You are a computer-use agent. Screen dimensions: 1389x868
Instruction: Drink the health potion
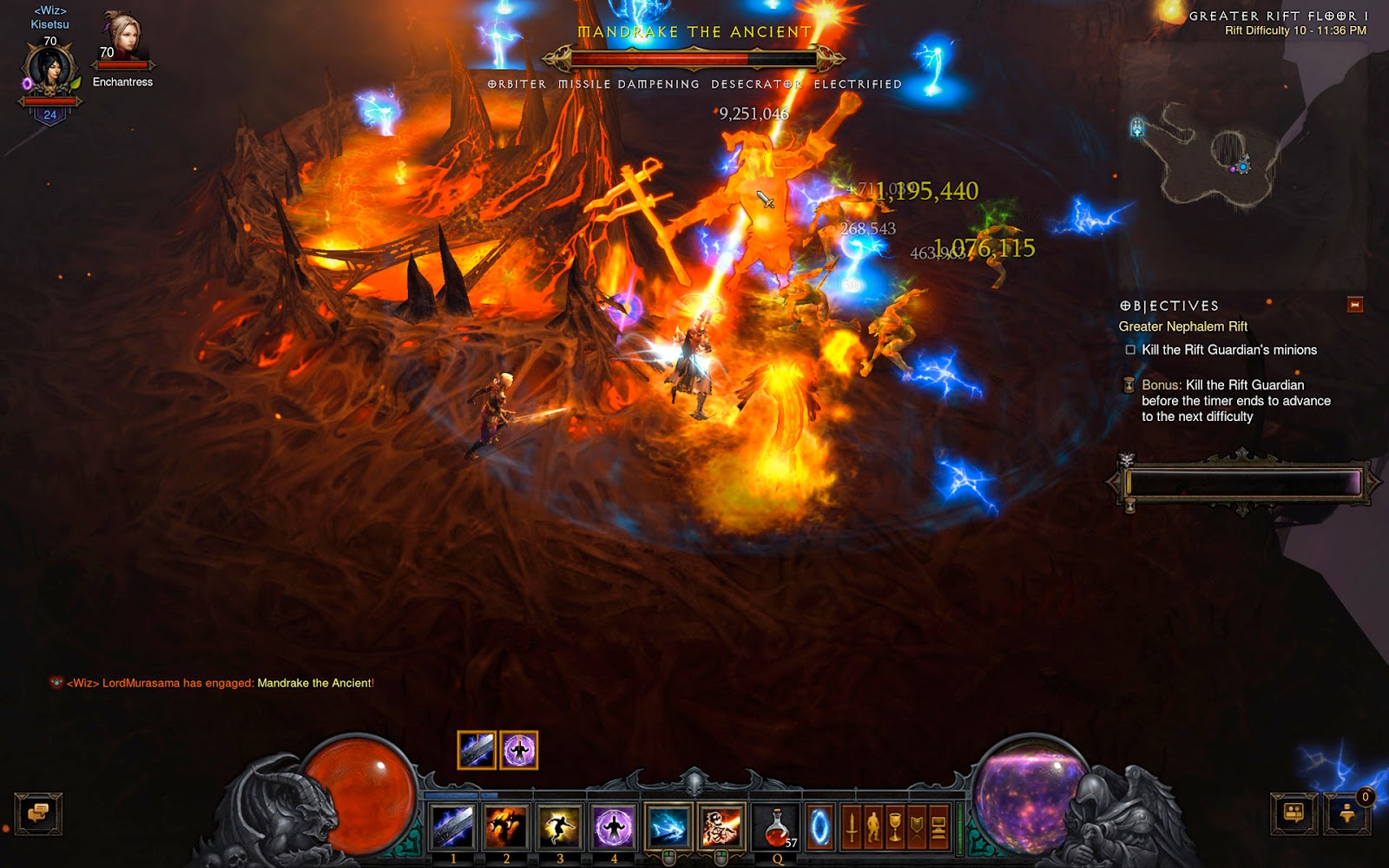pyautogui.click(x=777, y=826)
